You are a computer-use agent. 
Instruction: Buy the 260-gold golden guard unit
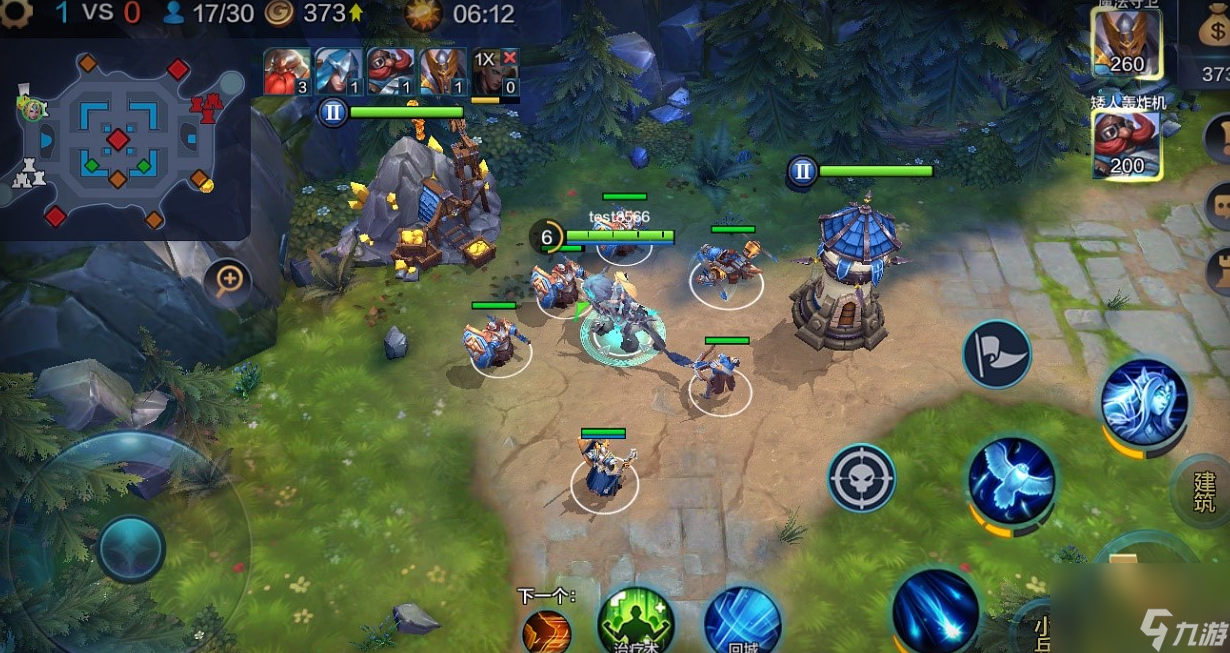(x=1126, y=43)
